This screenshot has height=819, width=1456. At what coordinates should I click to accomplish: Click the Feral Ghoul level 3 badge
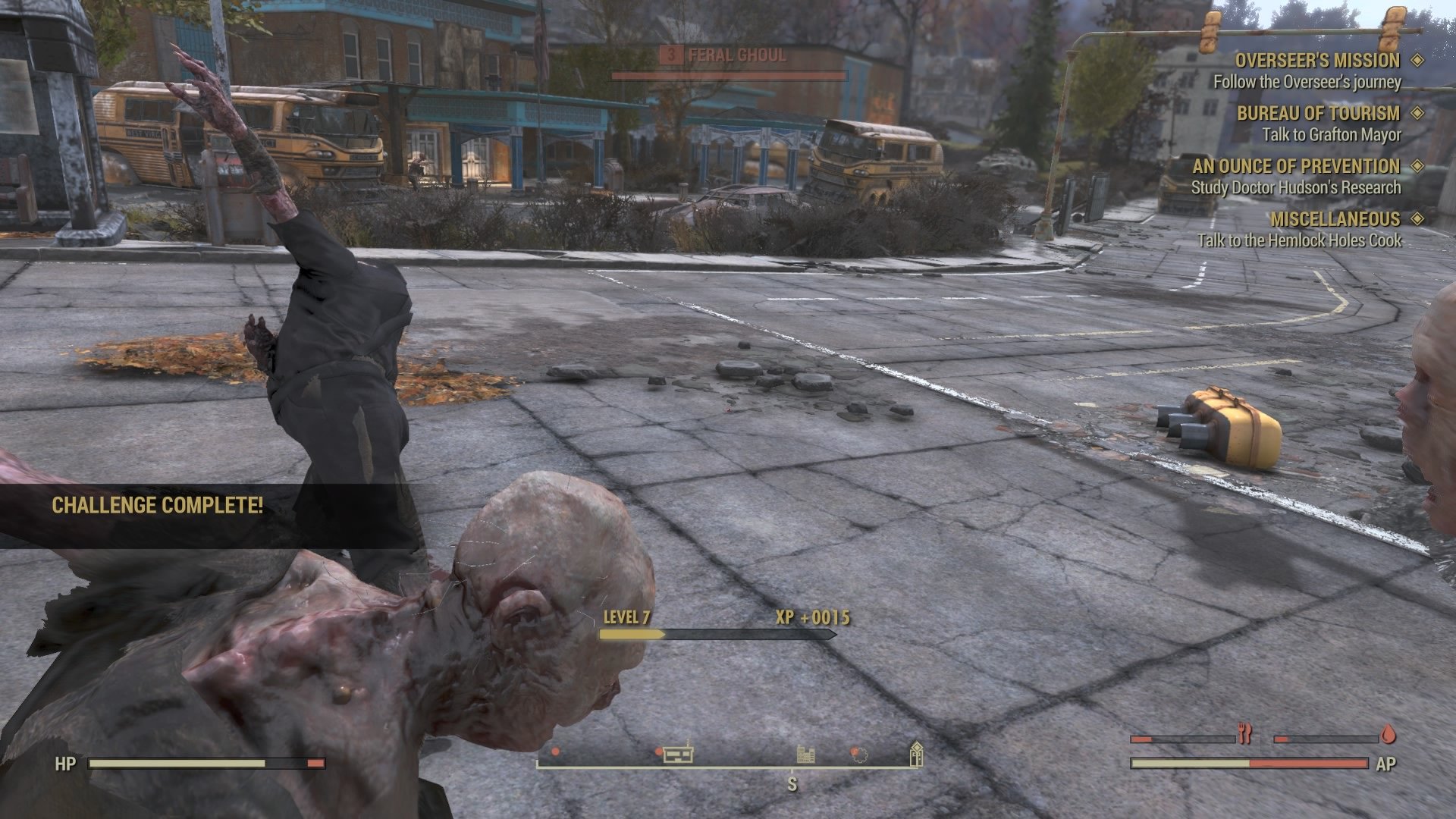pyautogui.click(x=670, y=55)
